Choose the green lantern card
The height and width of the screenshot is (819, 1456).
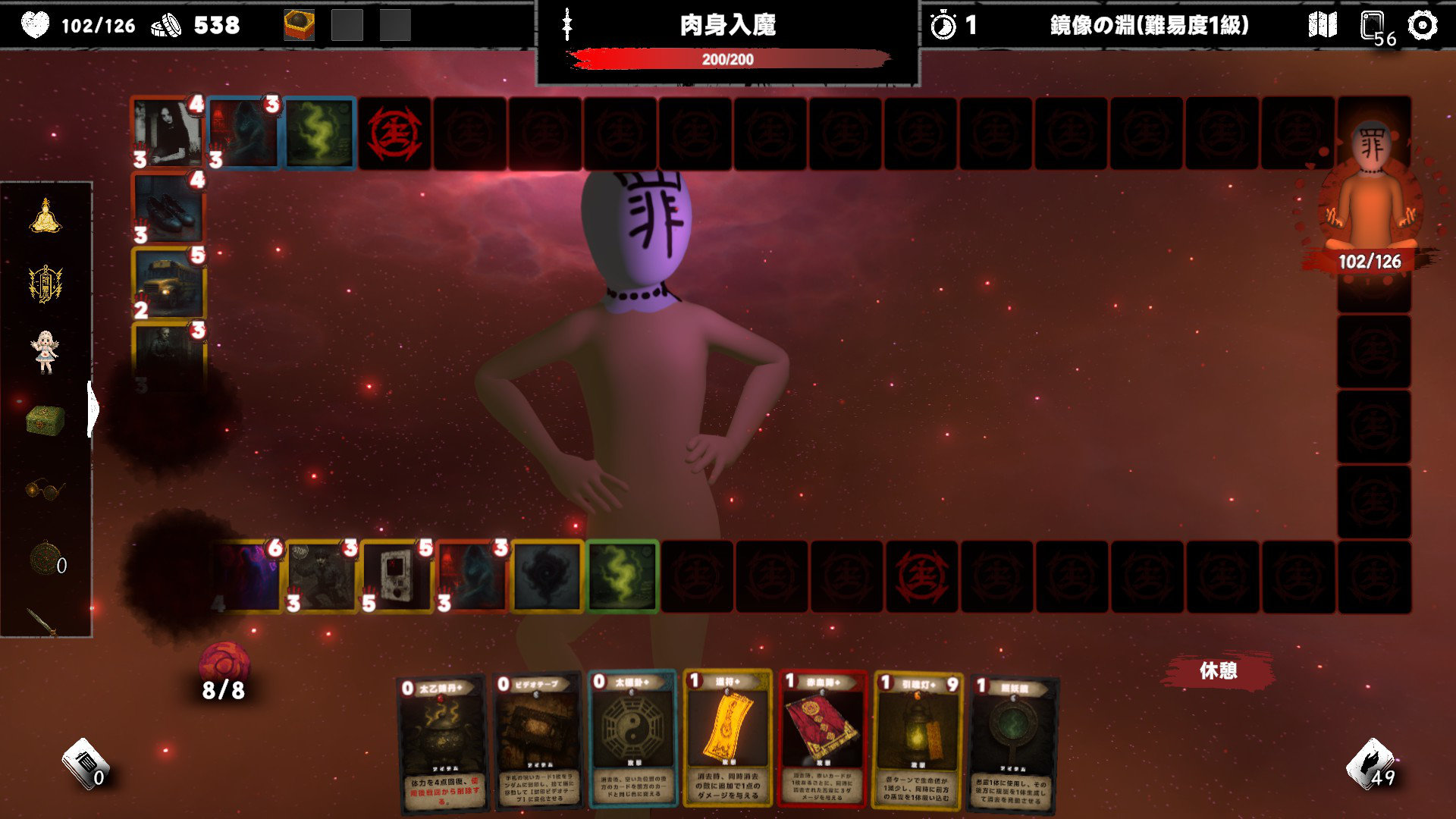(x=918, y=740)
